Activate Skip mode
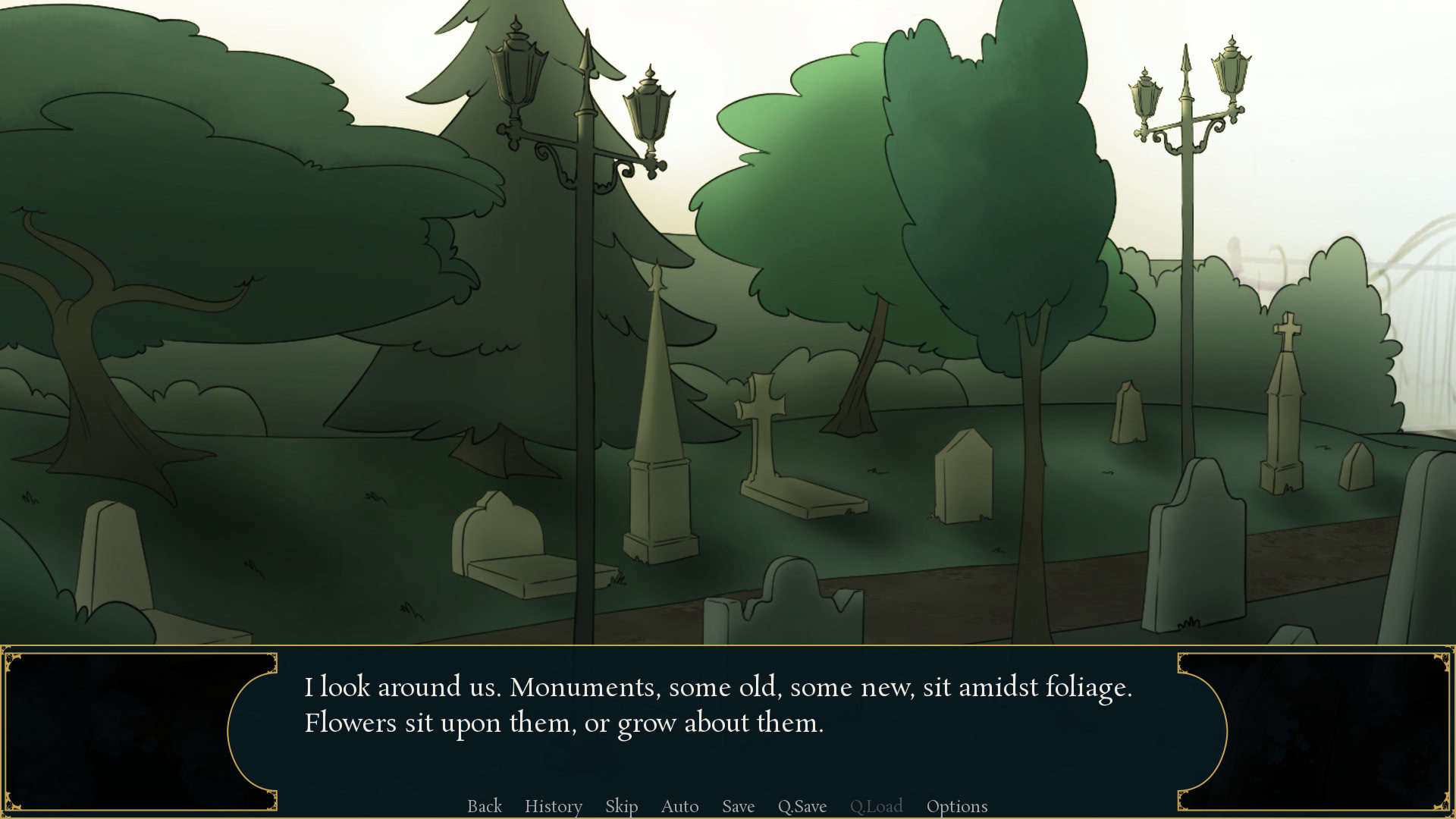This screenshot has height=819, width=1456. coord(621,806)
